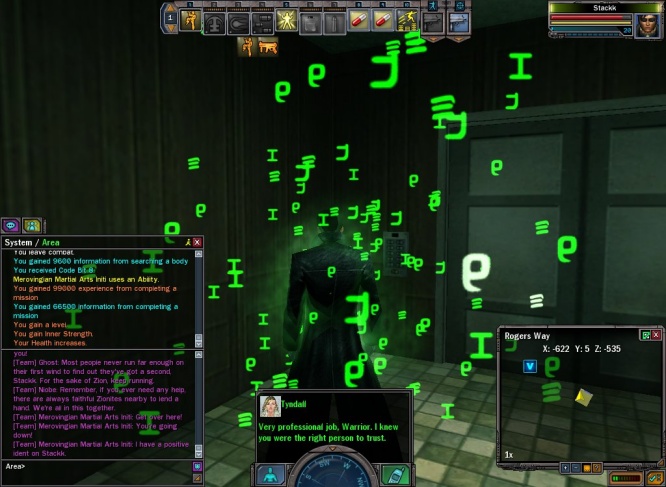666x487 pixels.
Task: Click Tyndall's portrait in the message panel
Action: click(x=270, y=406)
